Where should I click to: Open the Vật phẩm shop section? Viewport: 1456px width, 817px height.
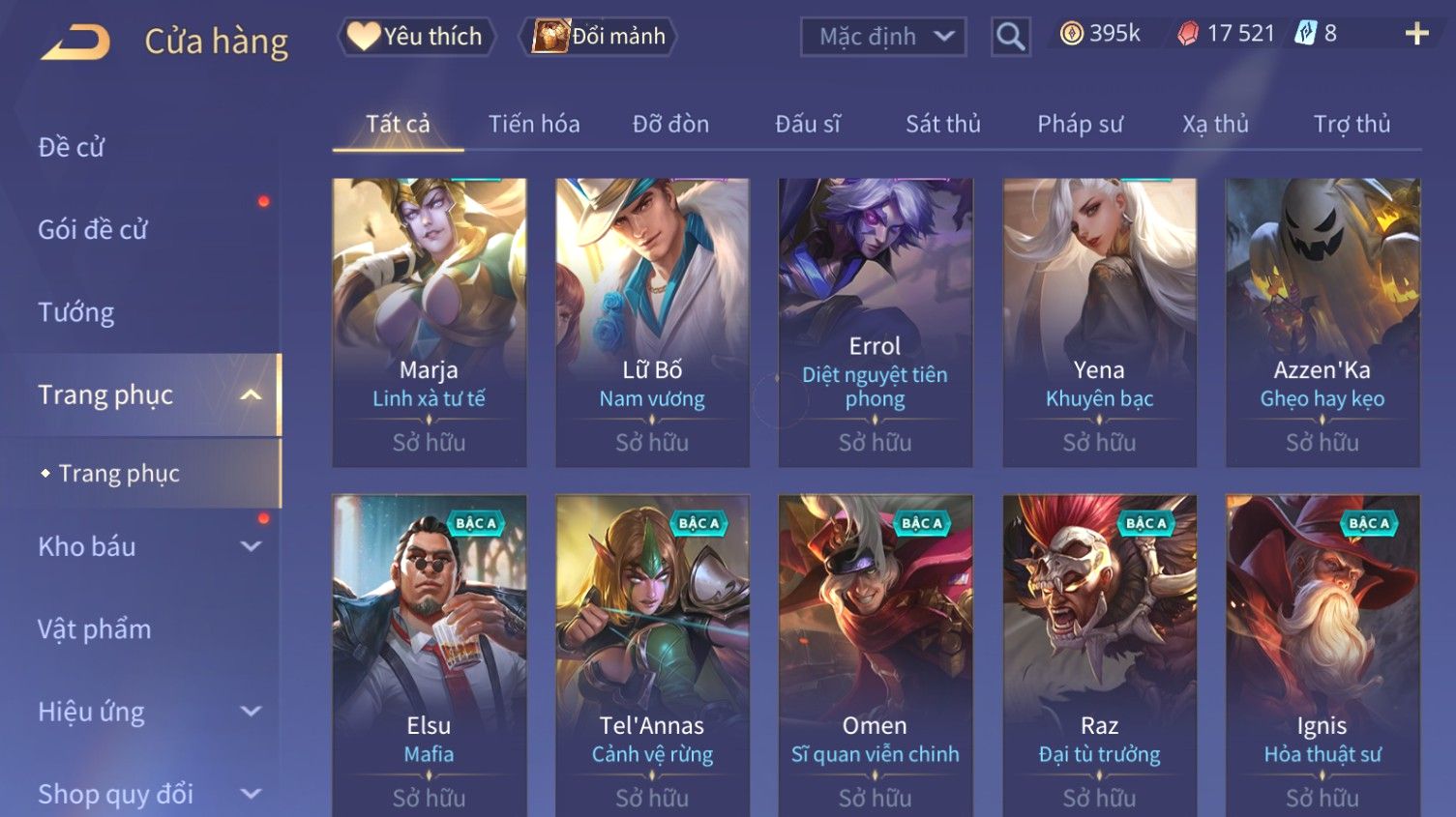[95, 629]
